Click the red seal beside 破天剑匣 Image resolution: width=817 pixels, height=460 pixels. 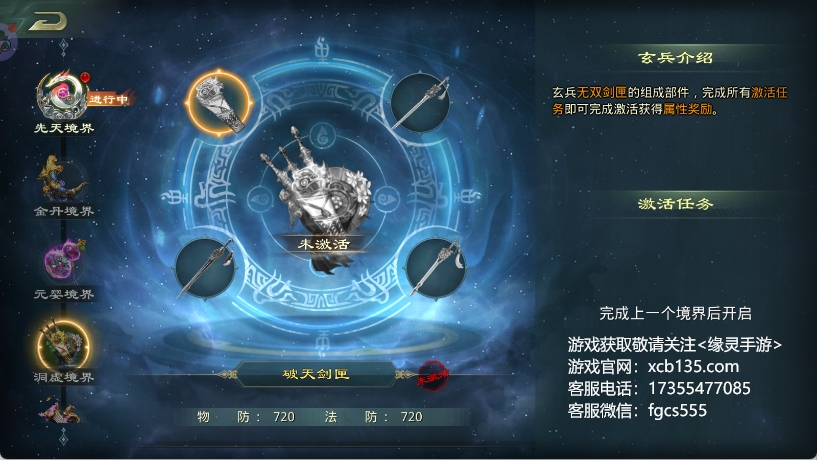(431, 376)
